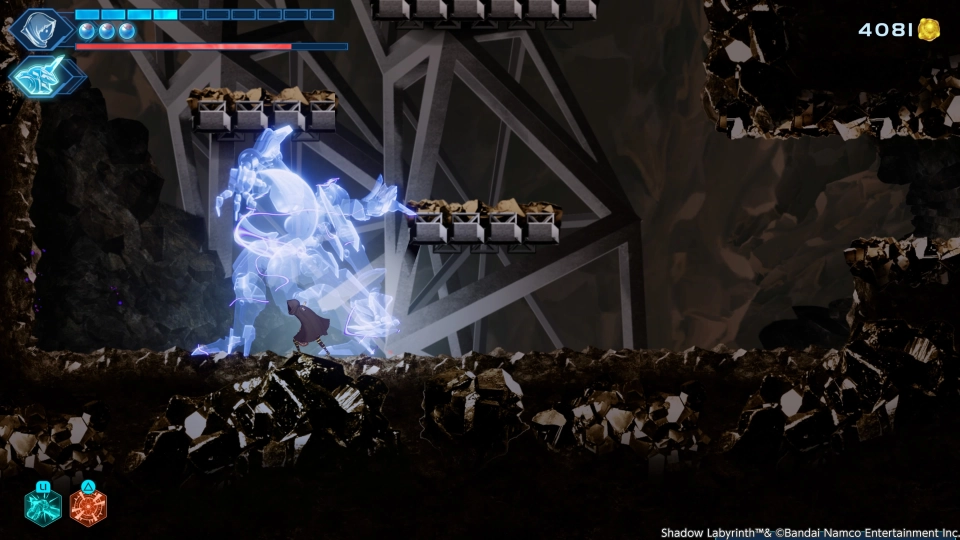Activate the cyan punching fist ability

[x=43, y=507]
